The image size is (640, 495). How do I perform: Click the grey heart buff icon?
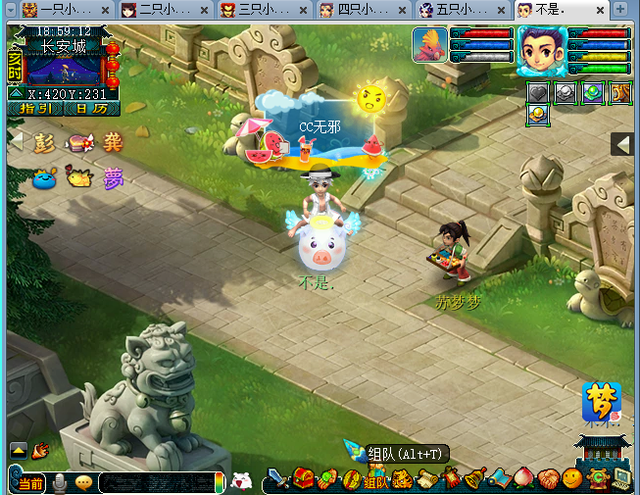[x=538, y=92]
